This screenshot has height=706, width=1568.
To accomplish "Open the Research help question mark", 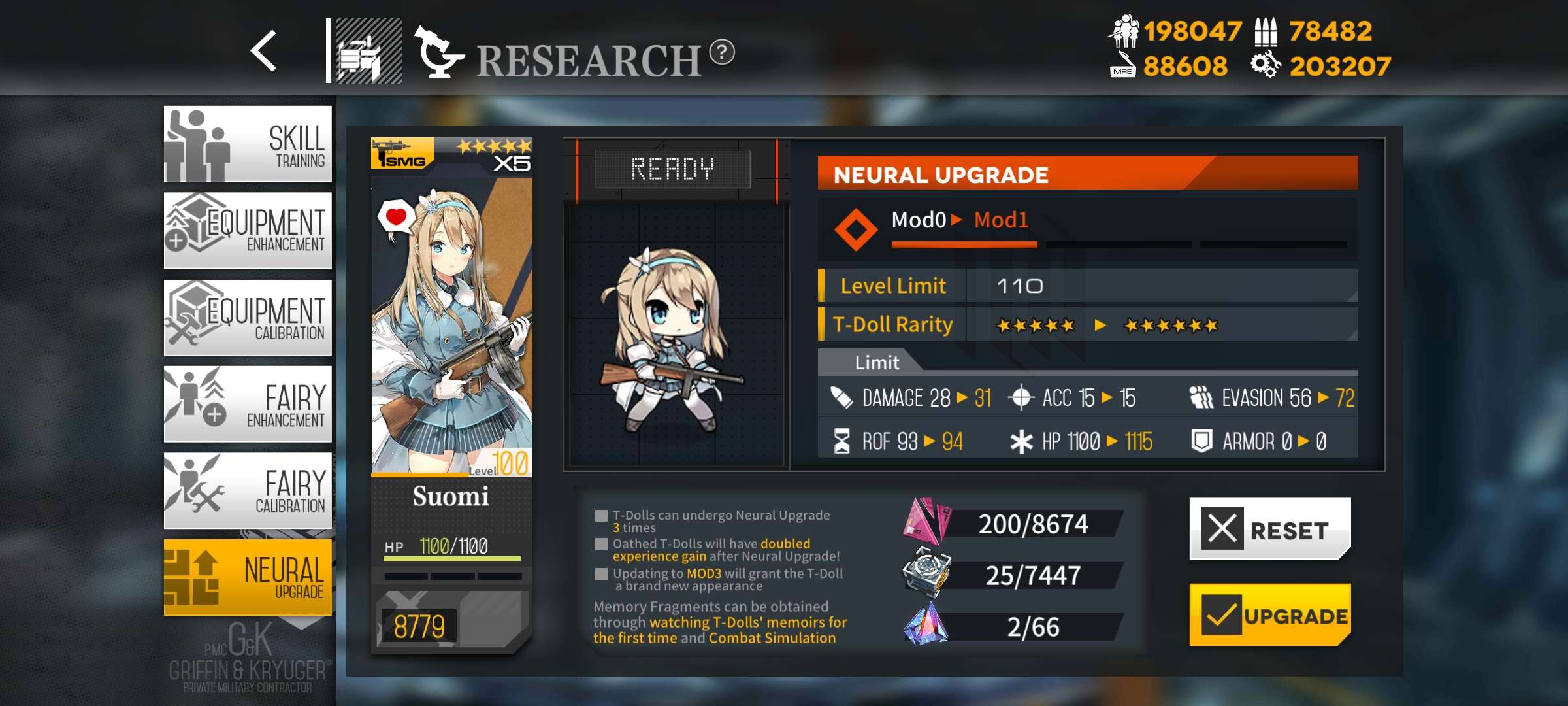I will pos(722,54).
